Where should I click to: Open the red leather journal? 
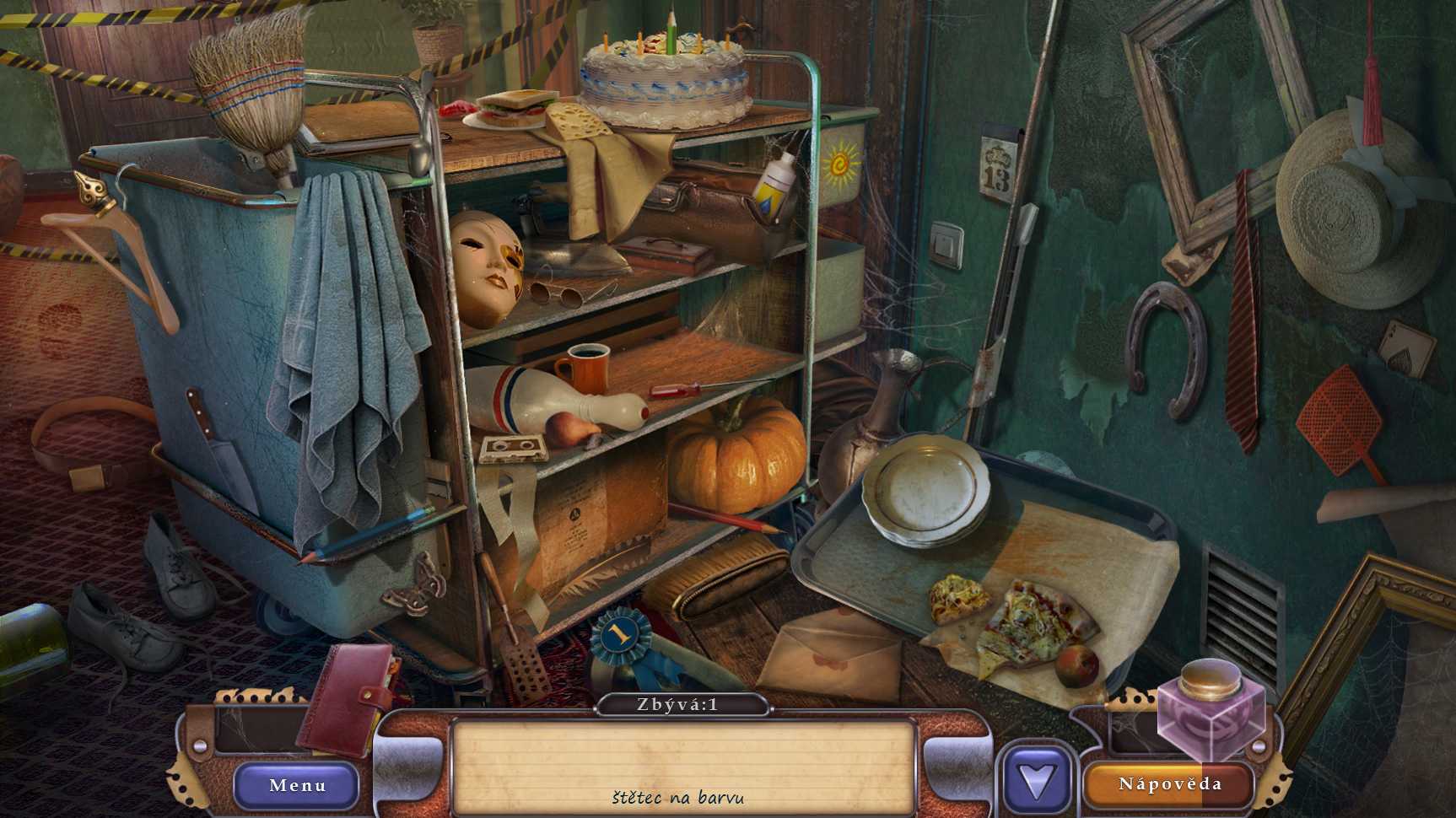(348, 698)
